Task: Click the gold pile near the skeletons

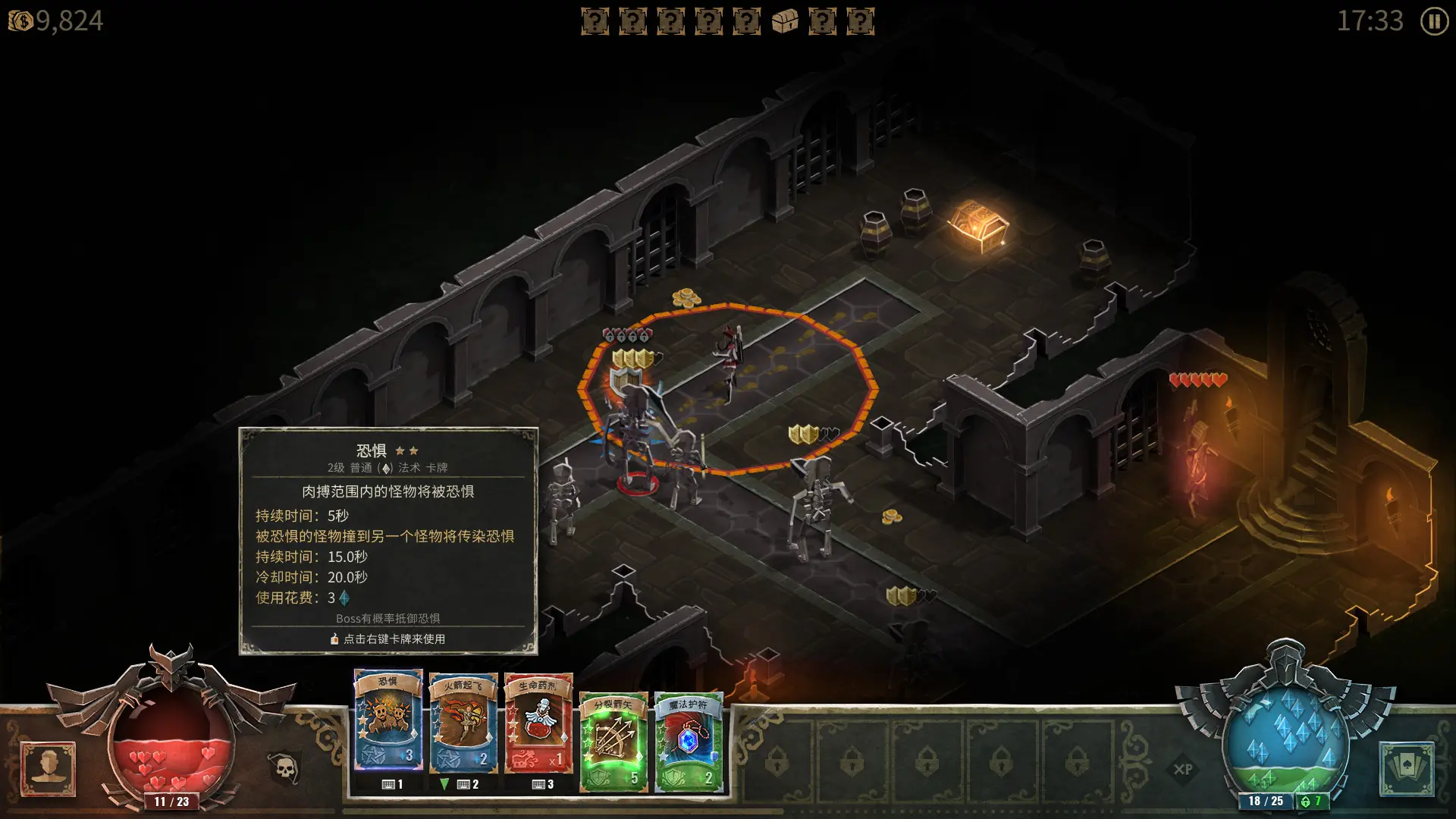Action: click(893, 519)
